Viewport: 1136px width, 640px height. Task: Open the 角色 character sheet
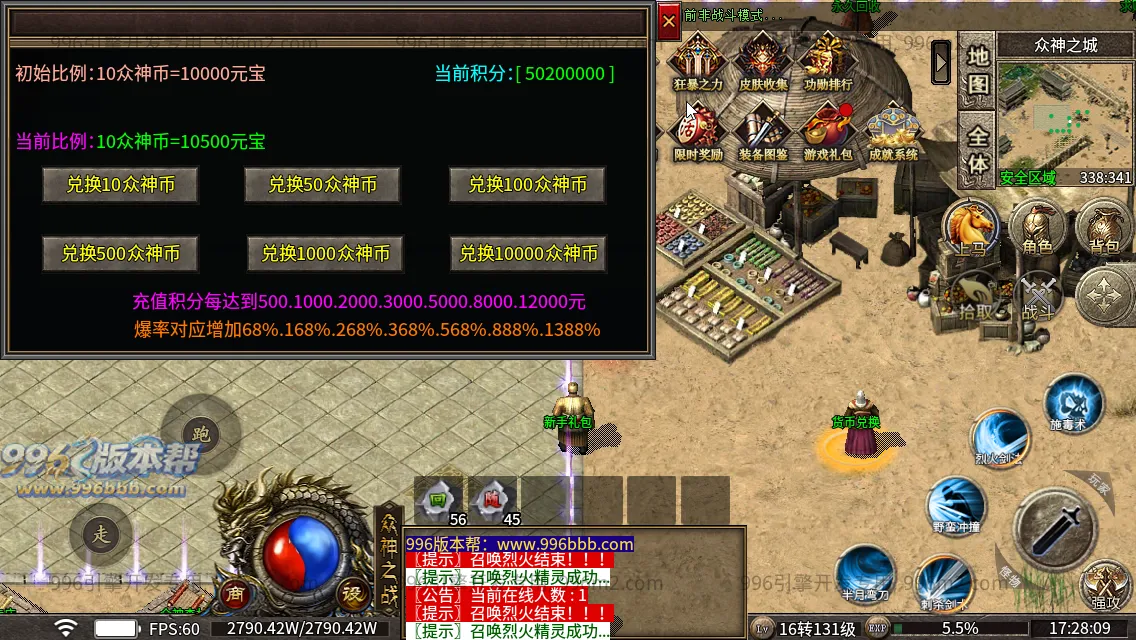coord(1036,229)
